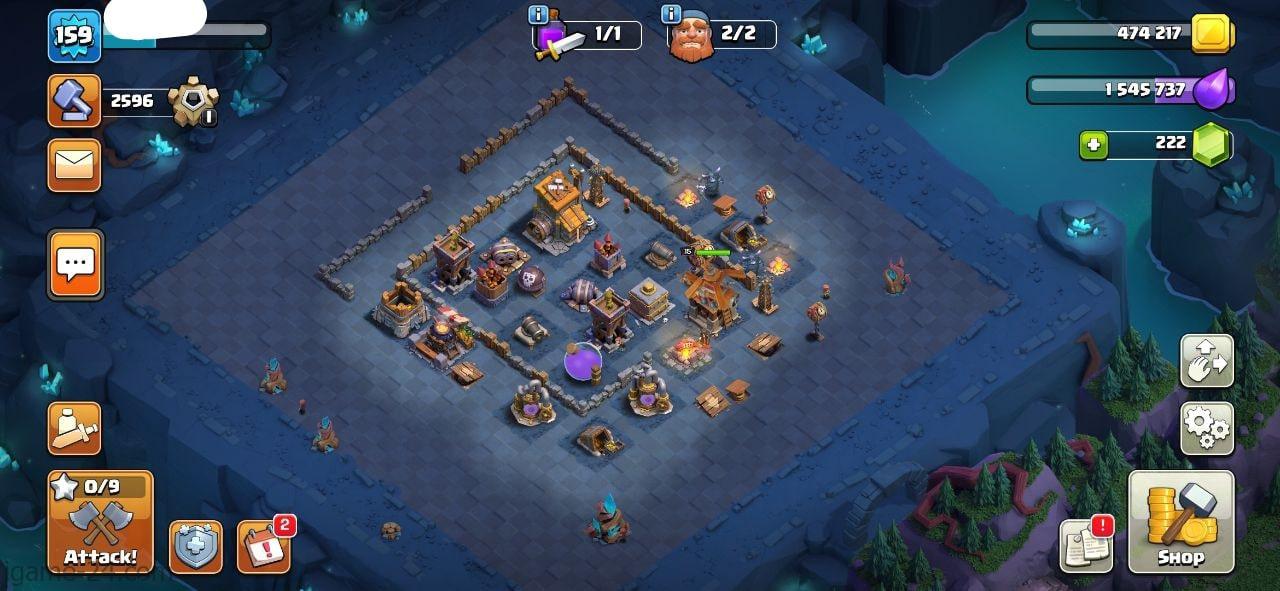The height and width of the screenshot is (591, 1280).
Task: Tap the green plus to buy gems
Action: [x=1093, y=146]
